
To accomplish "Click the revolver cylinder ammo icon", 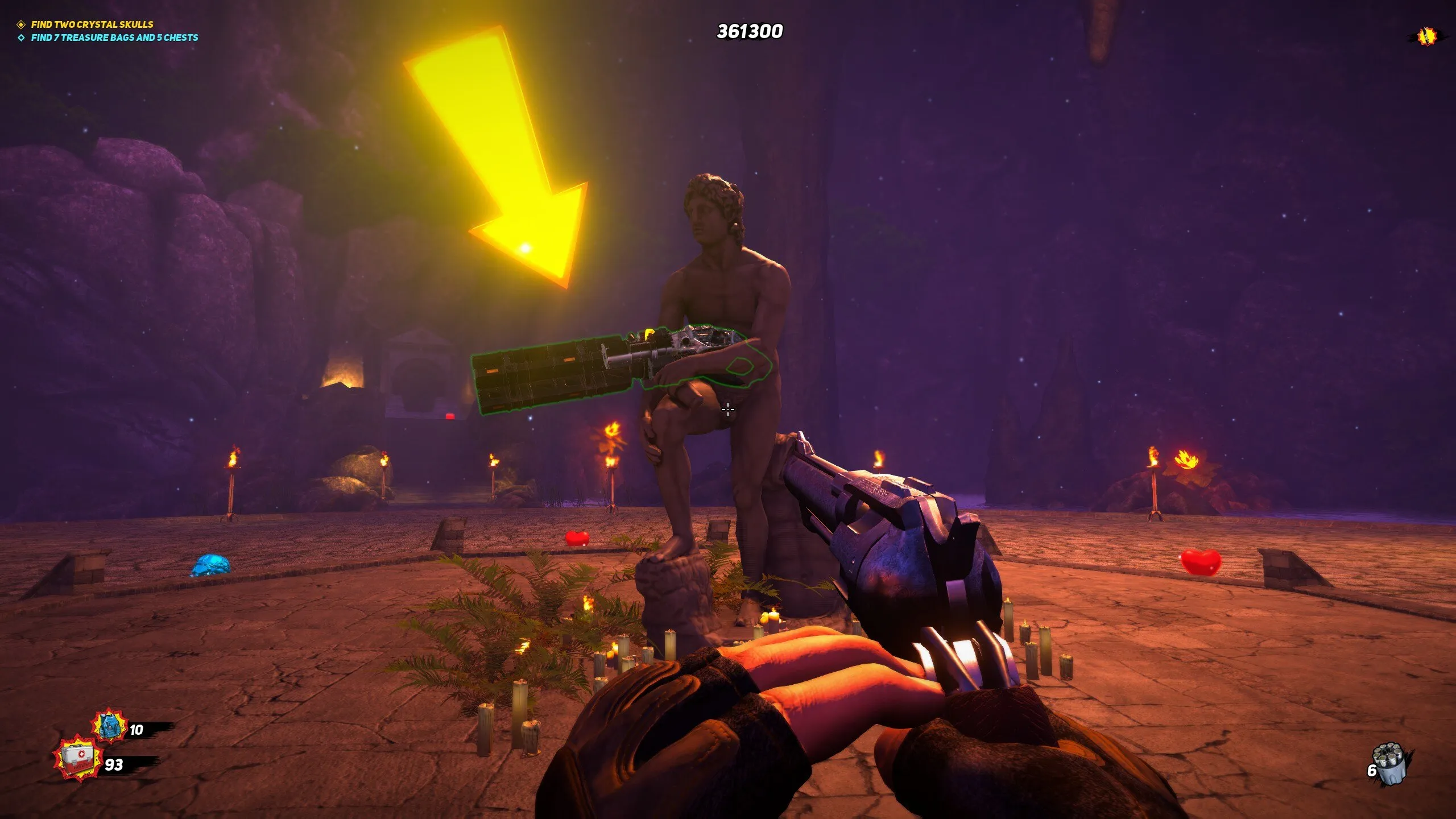I will [x=1390, y=764].
